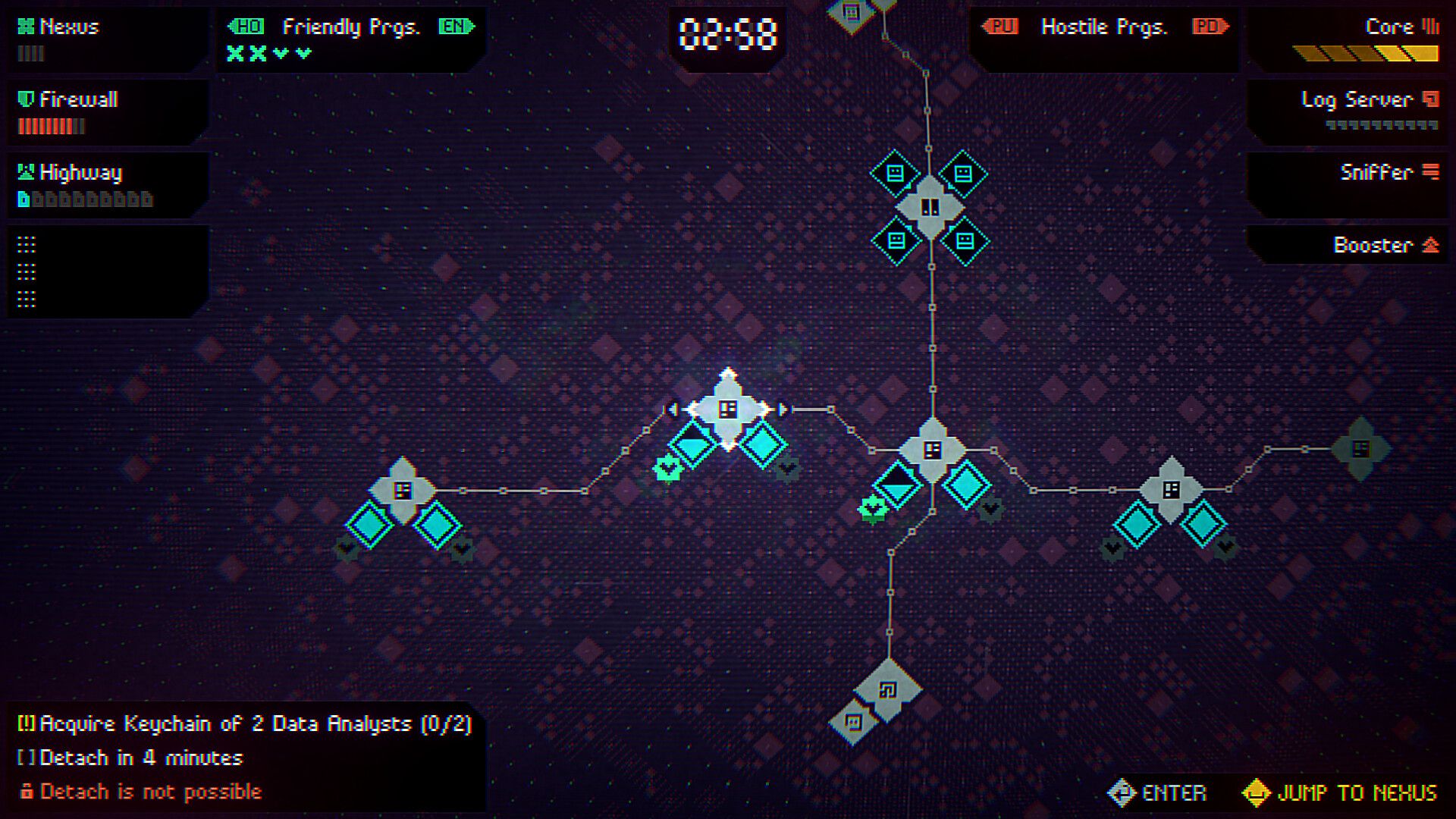This screenshot has height=819, width=1456.
Task: Open the Friendly Prgs. panel
Action: tap(350, 28)
